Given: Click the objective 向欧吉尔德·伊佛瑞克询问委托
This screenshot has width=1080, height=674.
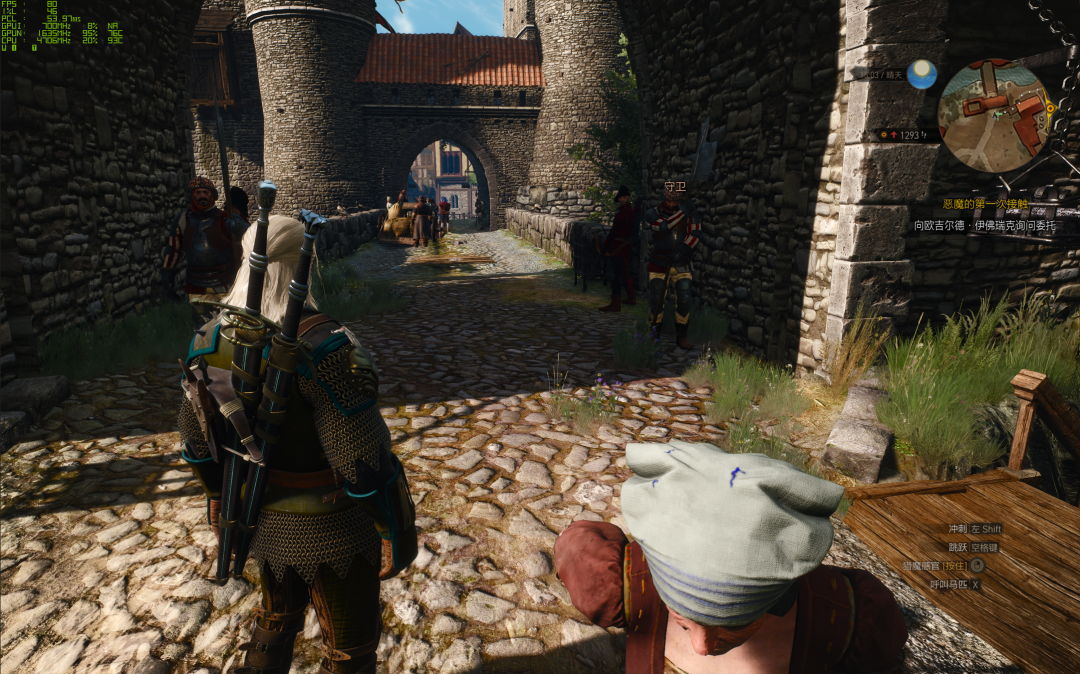Looking at the screenshot, I should [983, 225].
